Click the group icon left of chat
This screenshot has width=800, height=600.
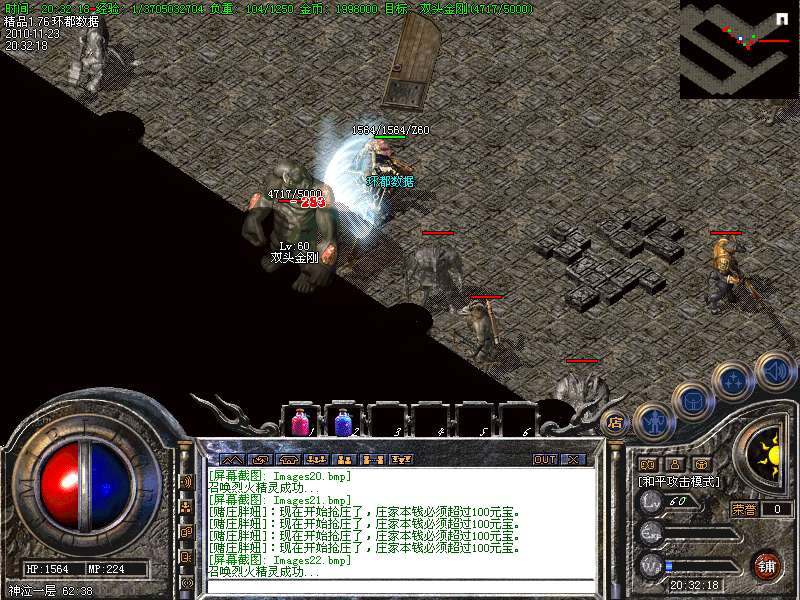(186, 506)
